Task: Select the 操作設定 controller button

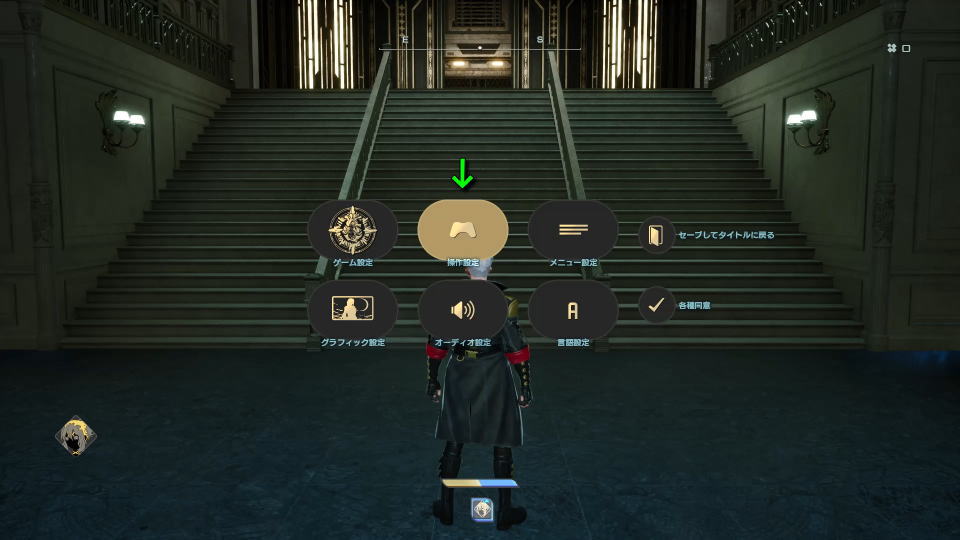Action: pyautogui.click(x=462, y=229)
